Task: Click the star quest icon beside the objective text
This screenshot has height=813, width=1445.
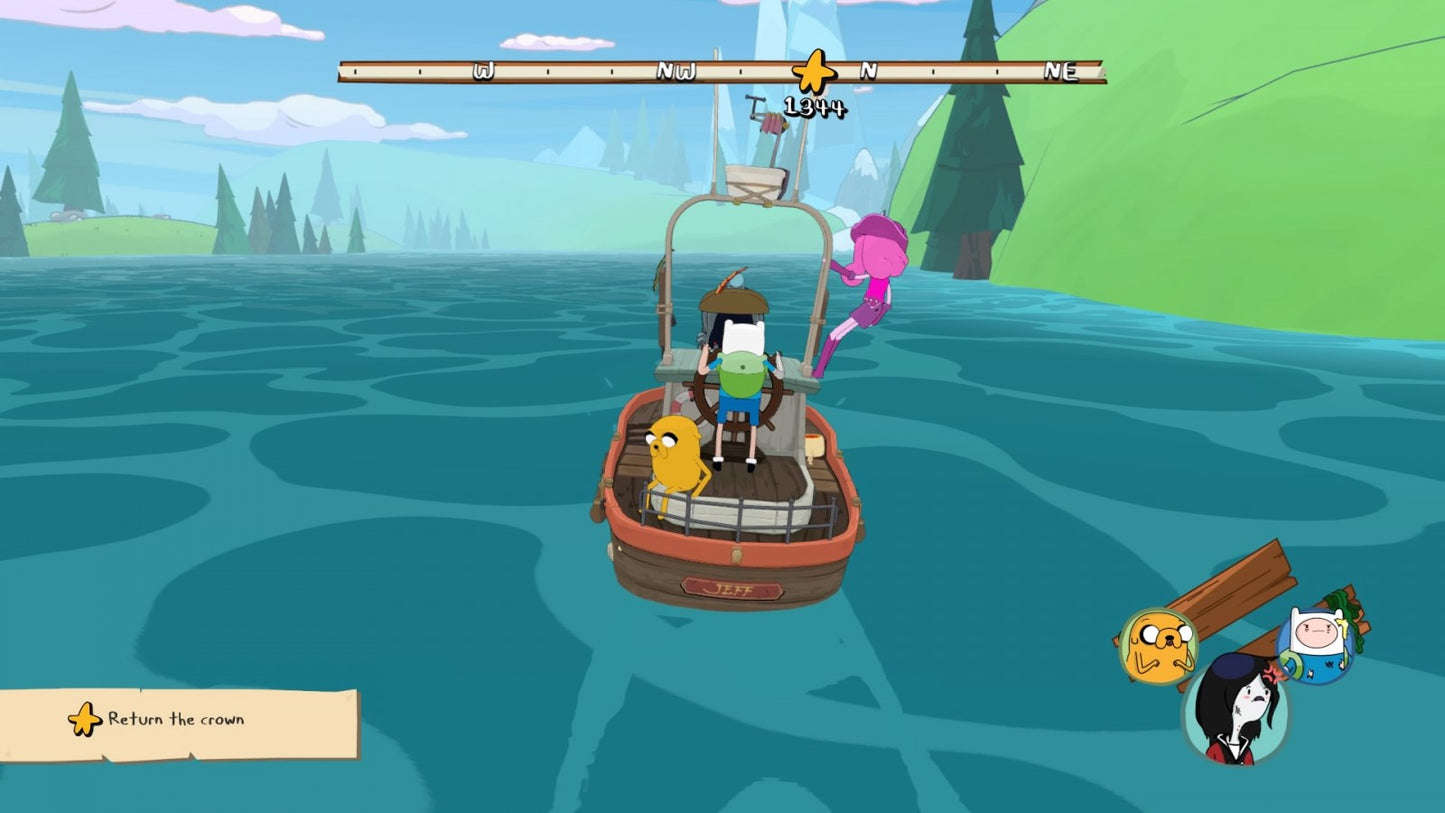Action: 86,719
